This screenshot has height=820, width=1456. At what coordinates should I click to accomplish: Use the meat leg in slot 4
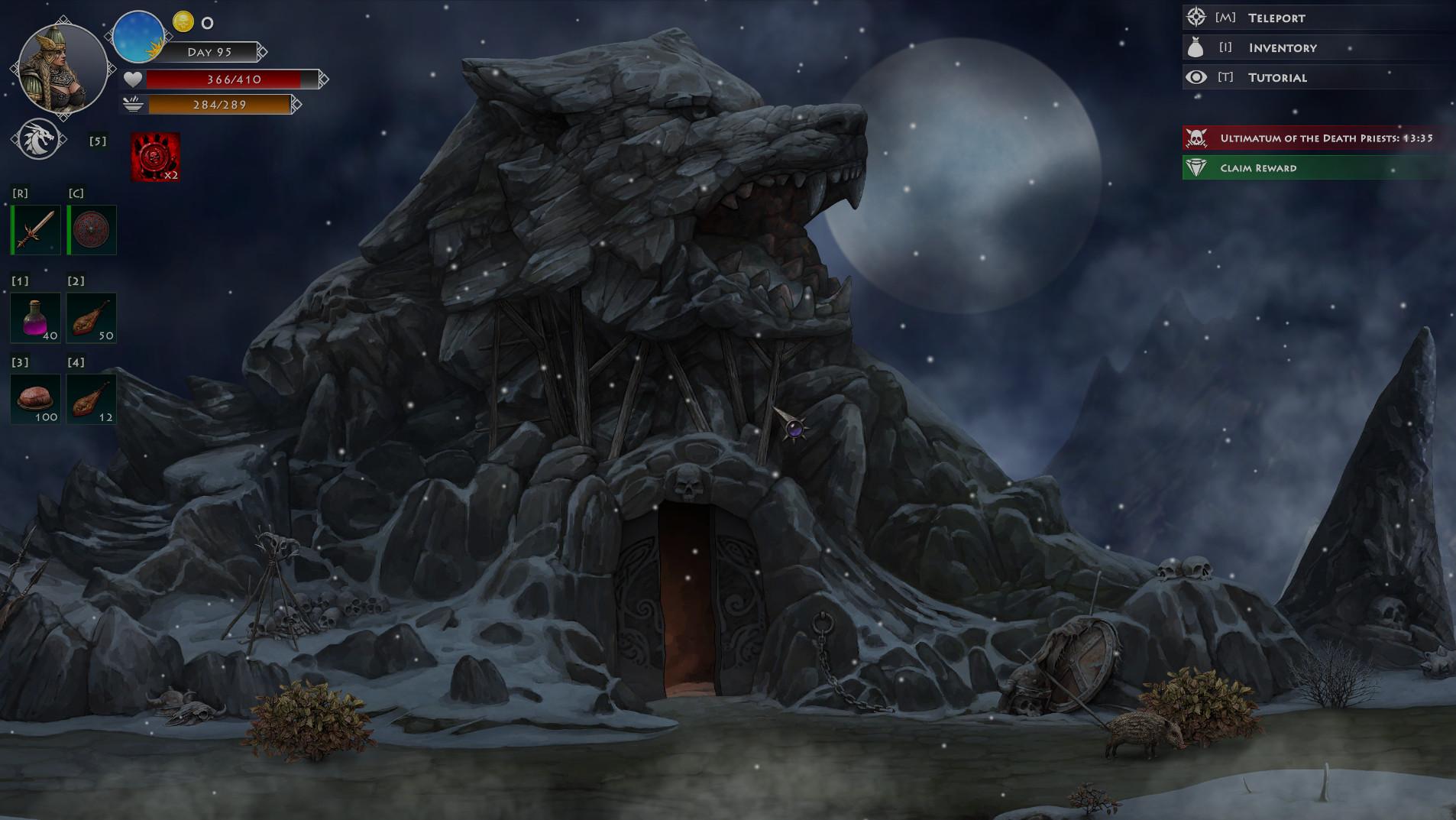(x=91, y=397)
